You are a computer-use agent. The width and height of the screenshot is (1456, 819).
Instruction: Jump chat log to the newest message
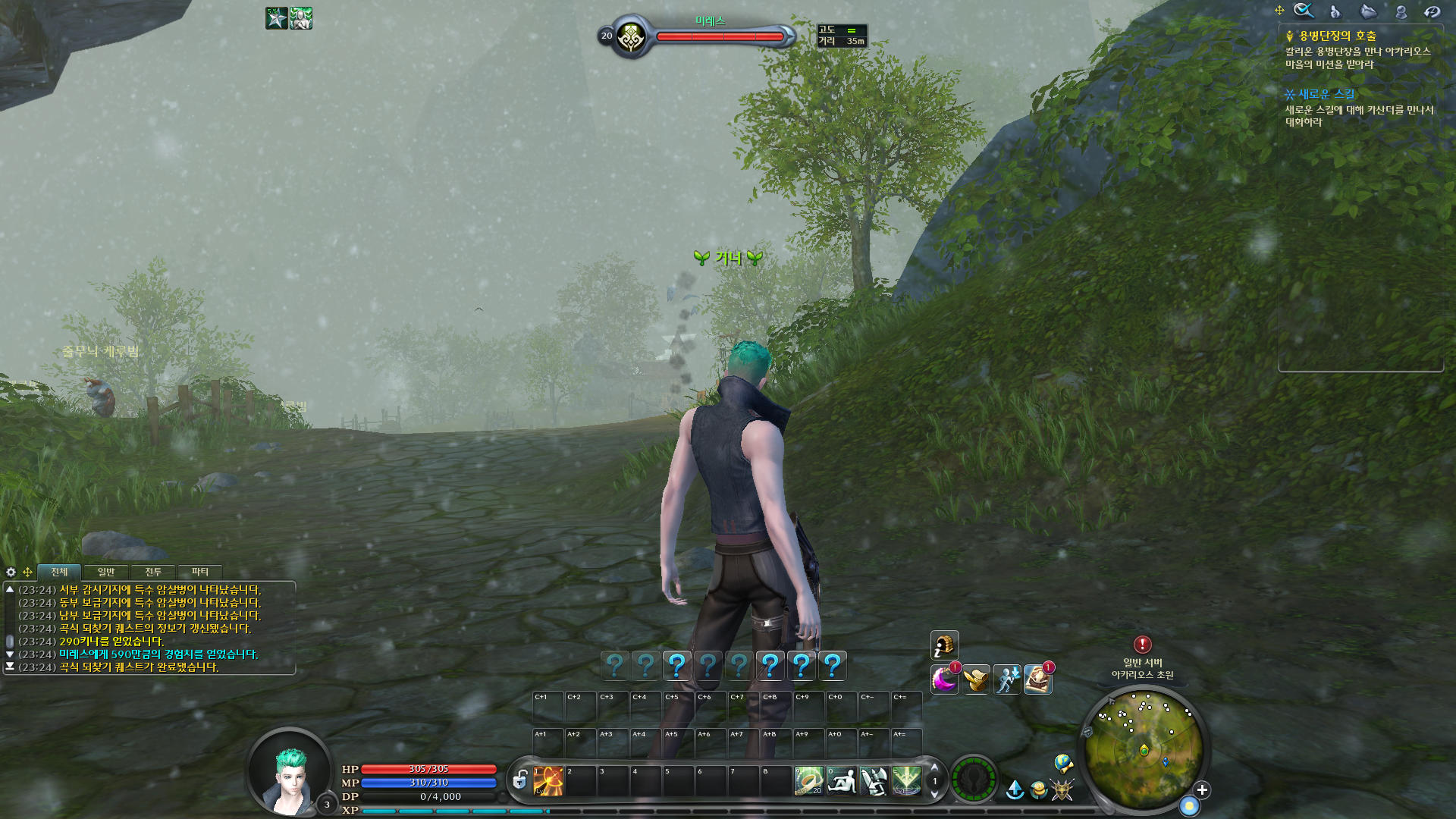(x=10, y=667)
